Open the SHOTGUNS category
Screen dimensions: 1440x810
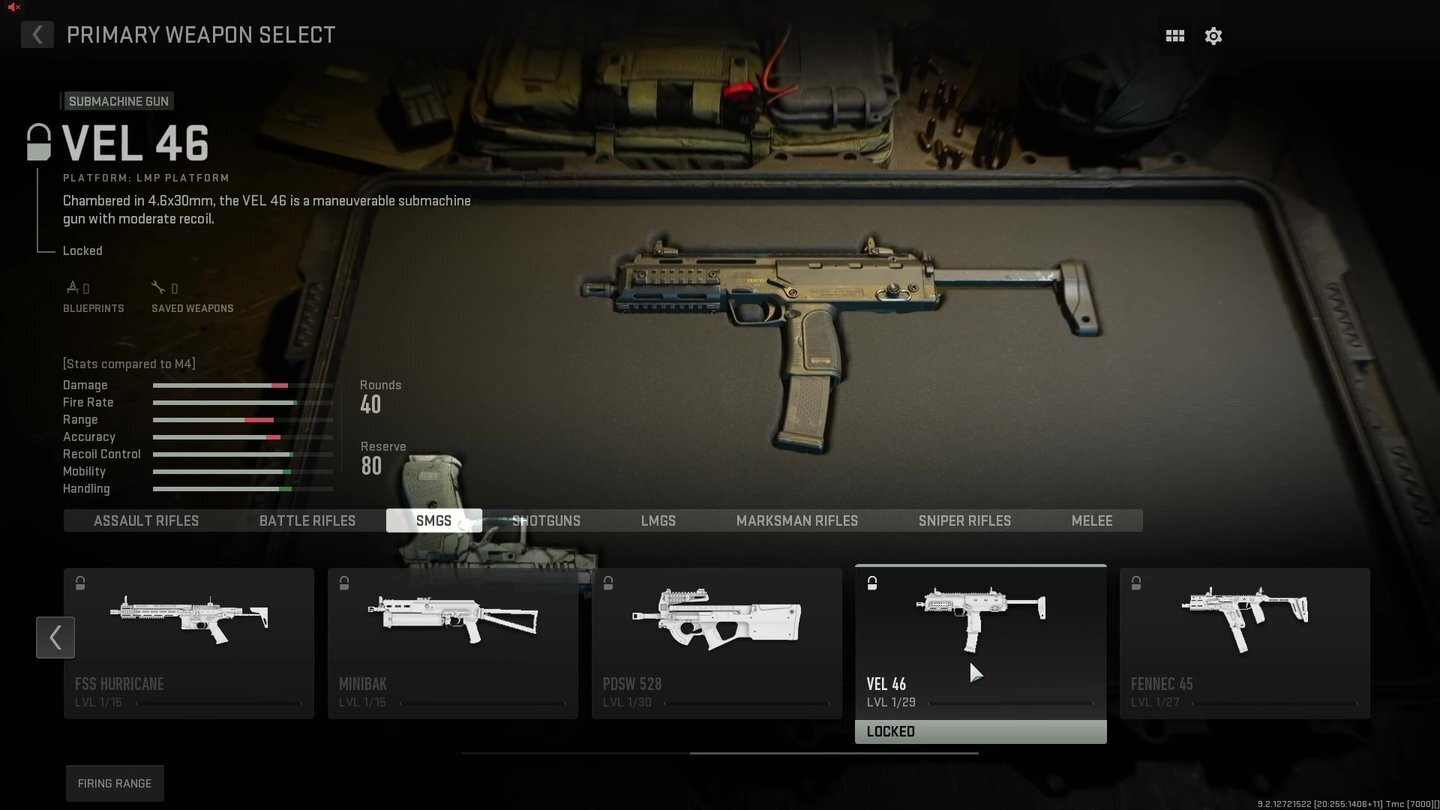546,520
